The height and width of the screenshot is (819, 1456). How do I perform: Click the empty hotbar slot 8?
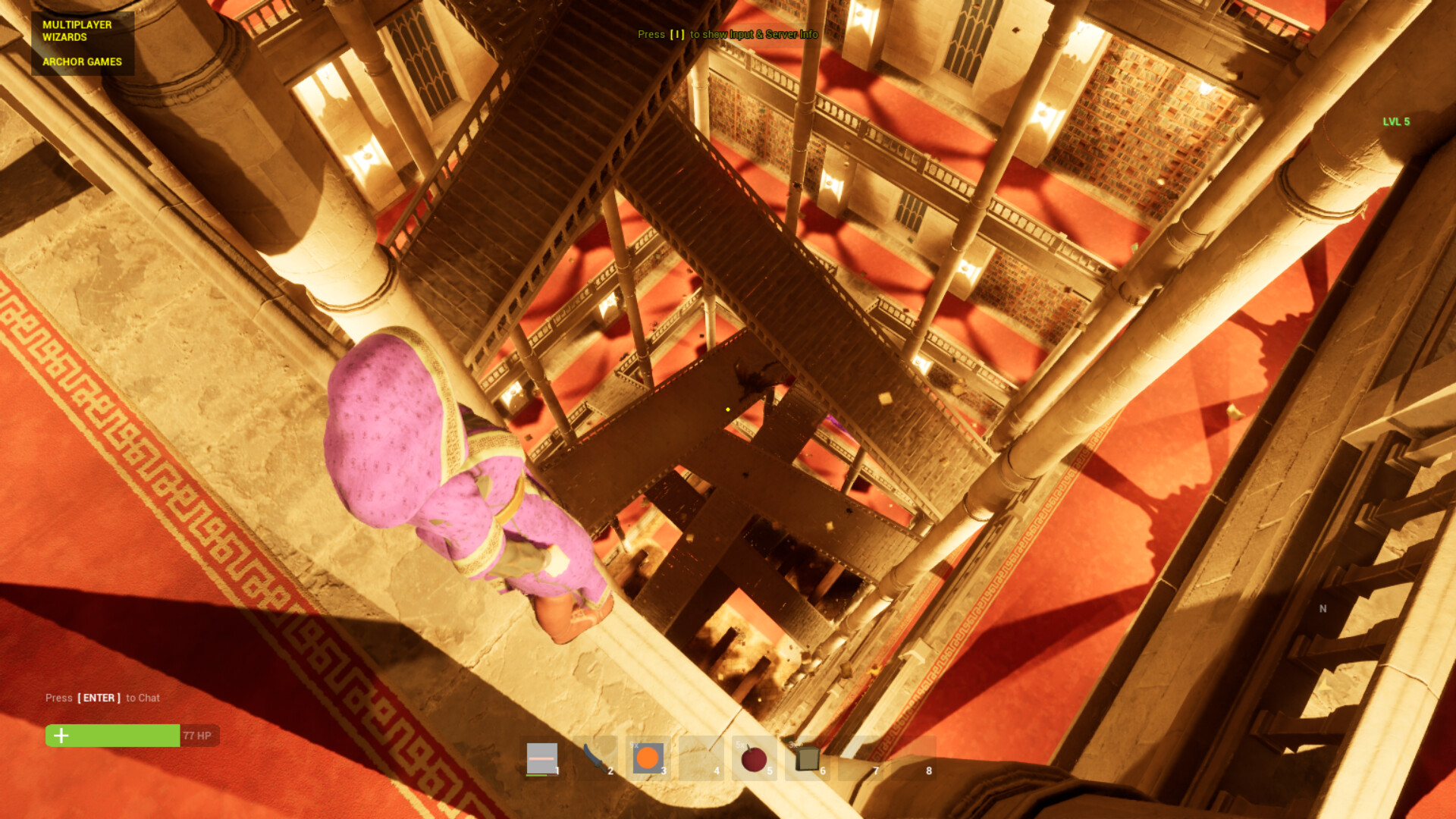[x=914, y=758]
